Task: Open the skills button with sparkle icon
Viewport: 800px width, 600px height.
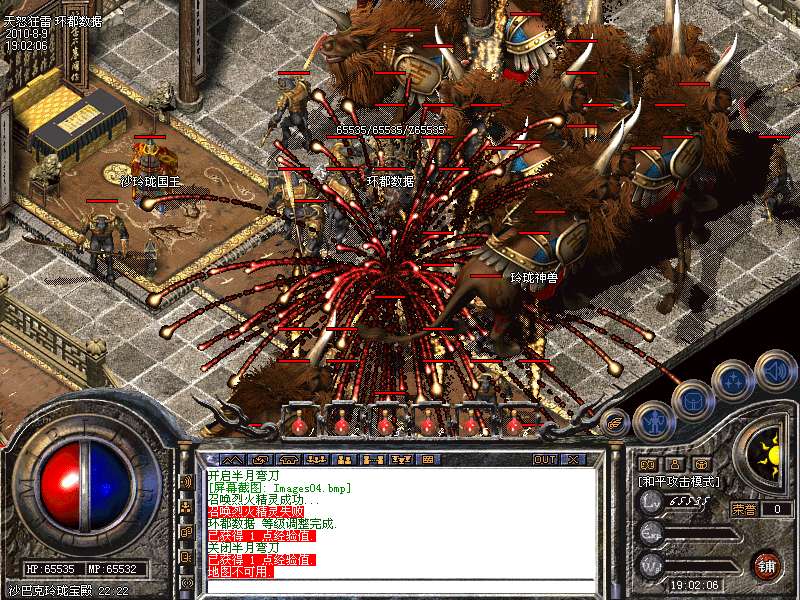Action: click(x=733, y=381)
